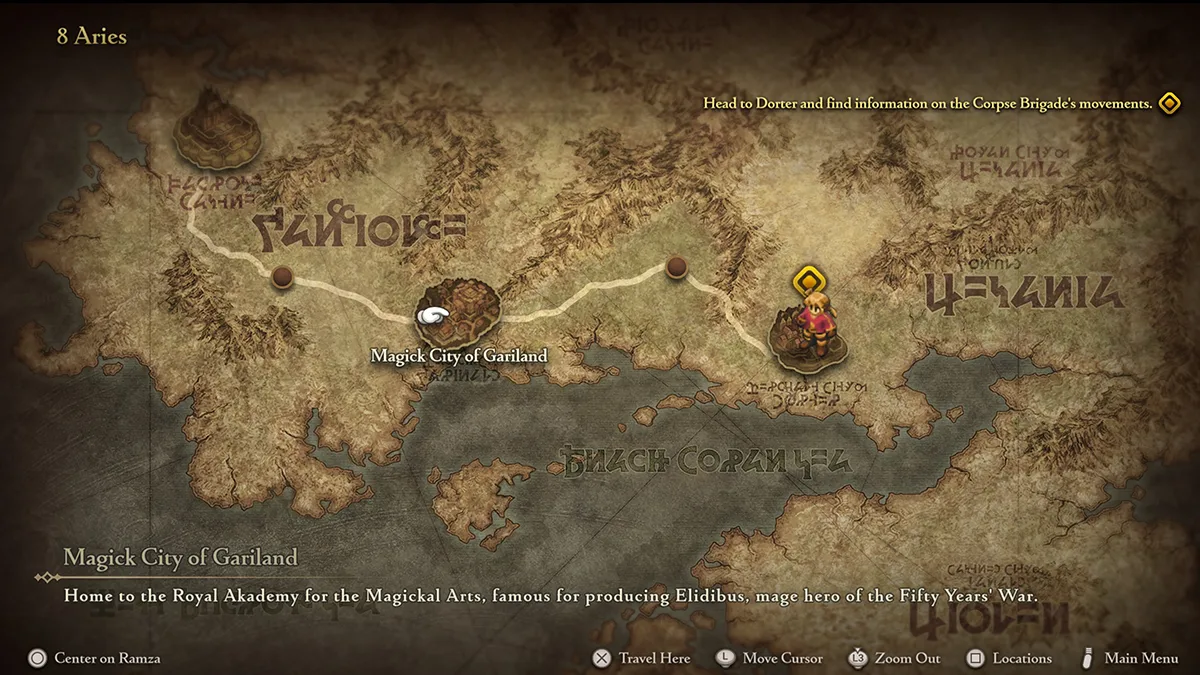Click the Corpse Brigade objective tracker text
This screenshot has height=675, width=1200.
pos(927,103)
